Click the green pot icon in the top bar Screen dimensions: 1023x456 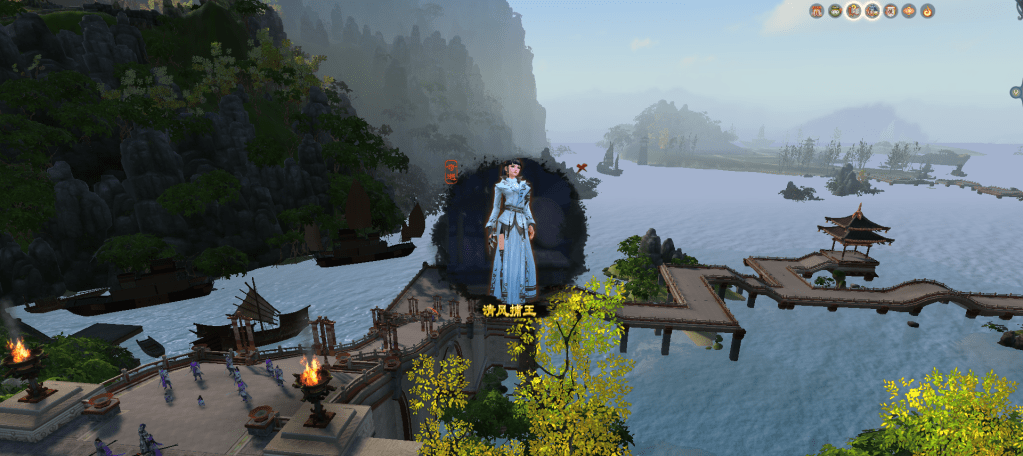[834, 11]
